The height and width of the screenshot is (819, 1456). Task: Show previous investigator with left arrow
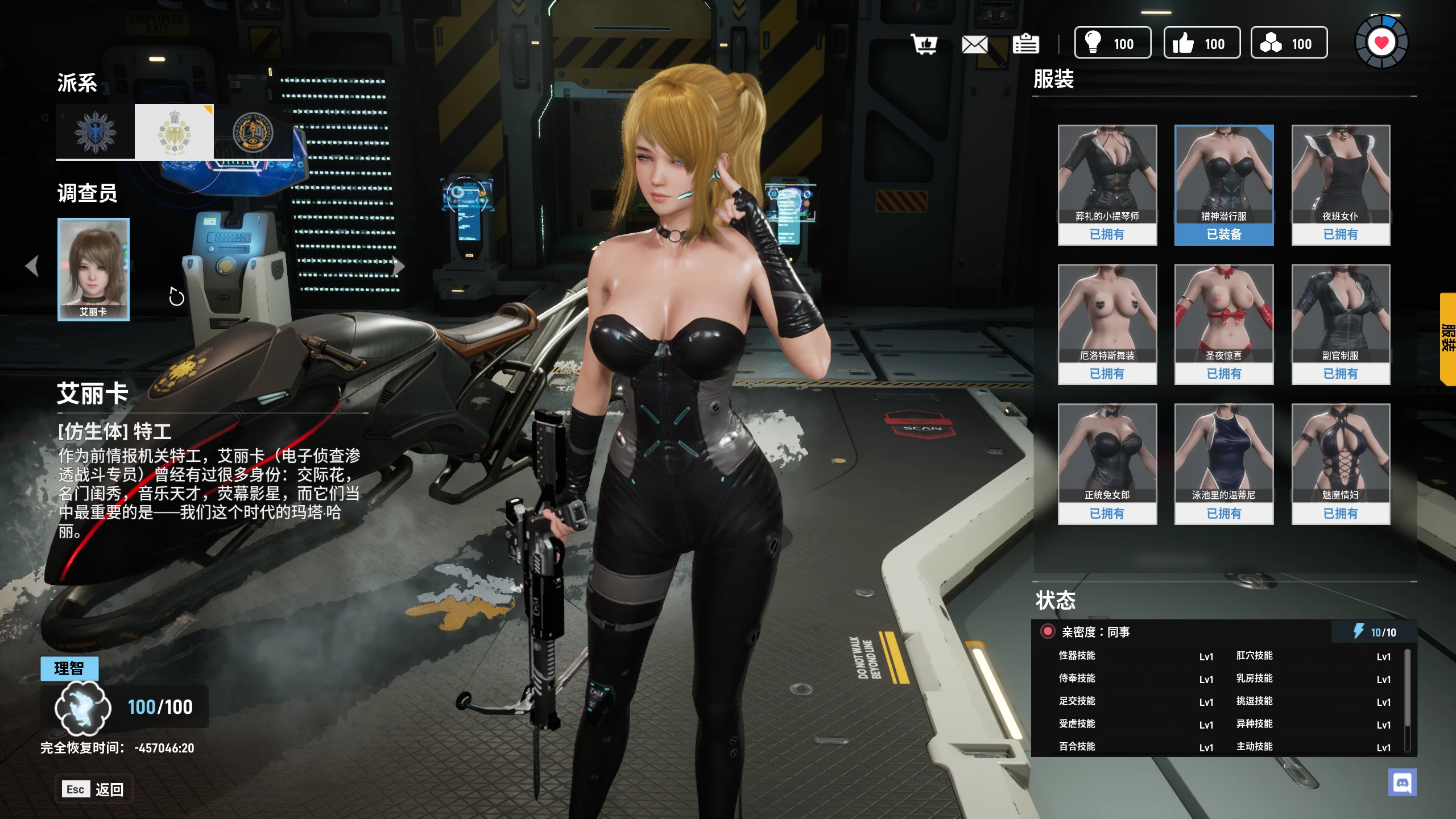(32, 266)
